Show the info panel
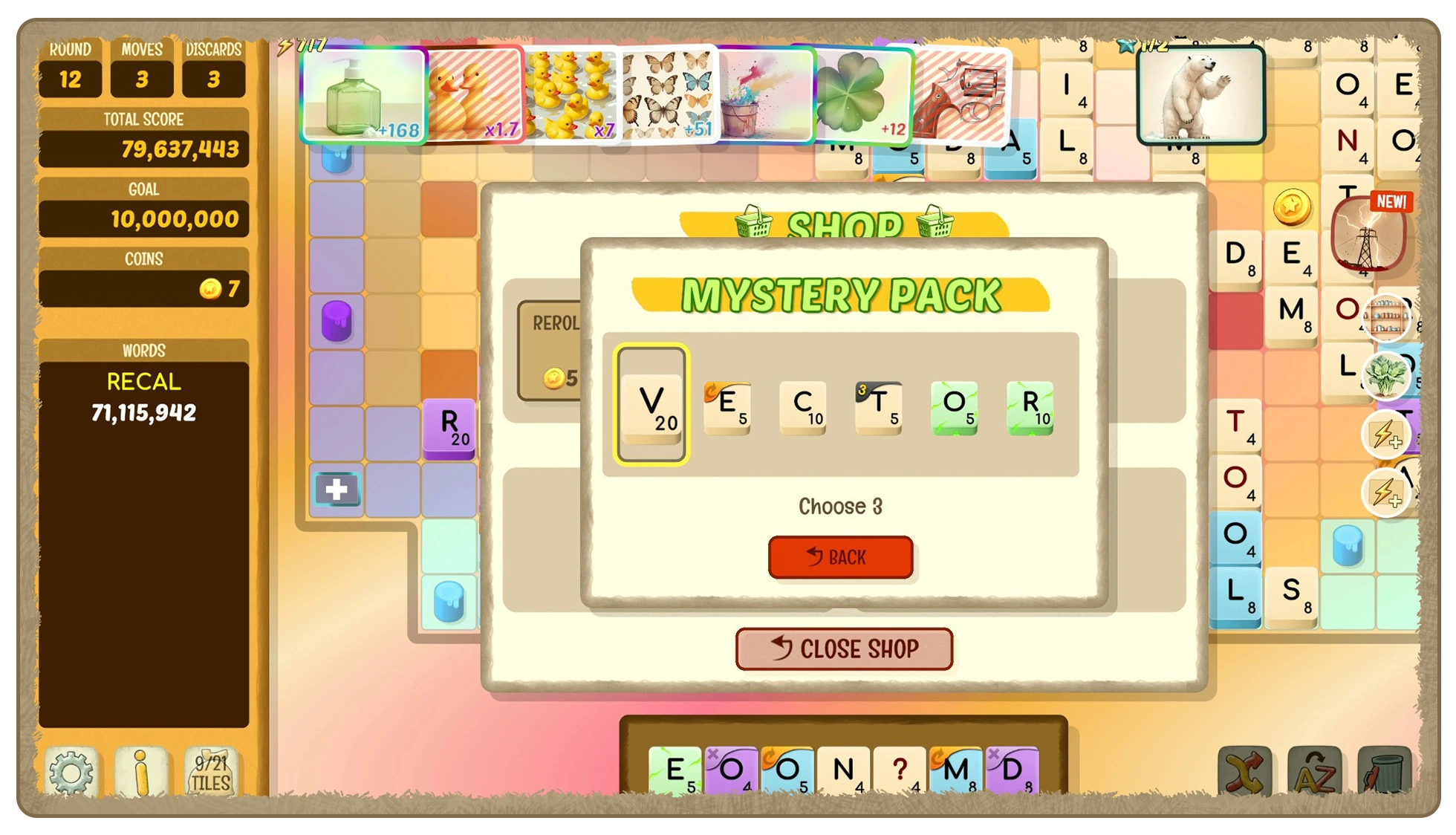 [x=141, y=773]
